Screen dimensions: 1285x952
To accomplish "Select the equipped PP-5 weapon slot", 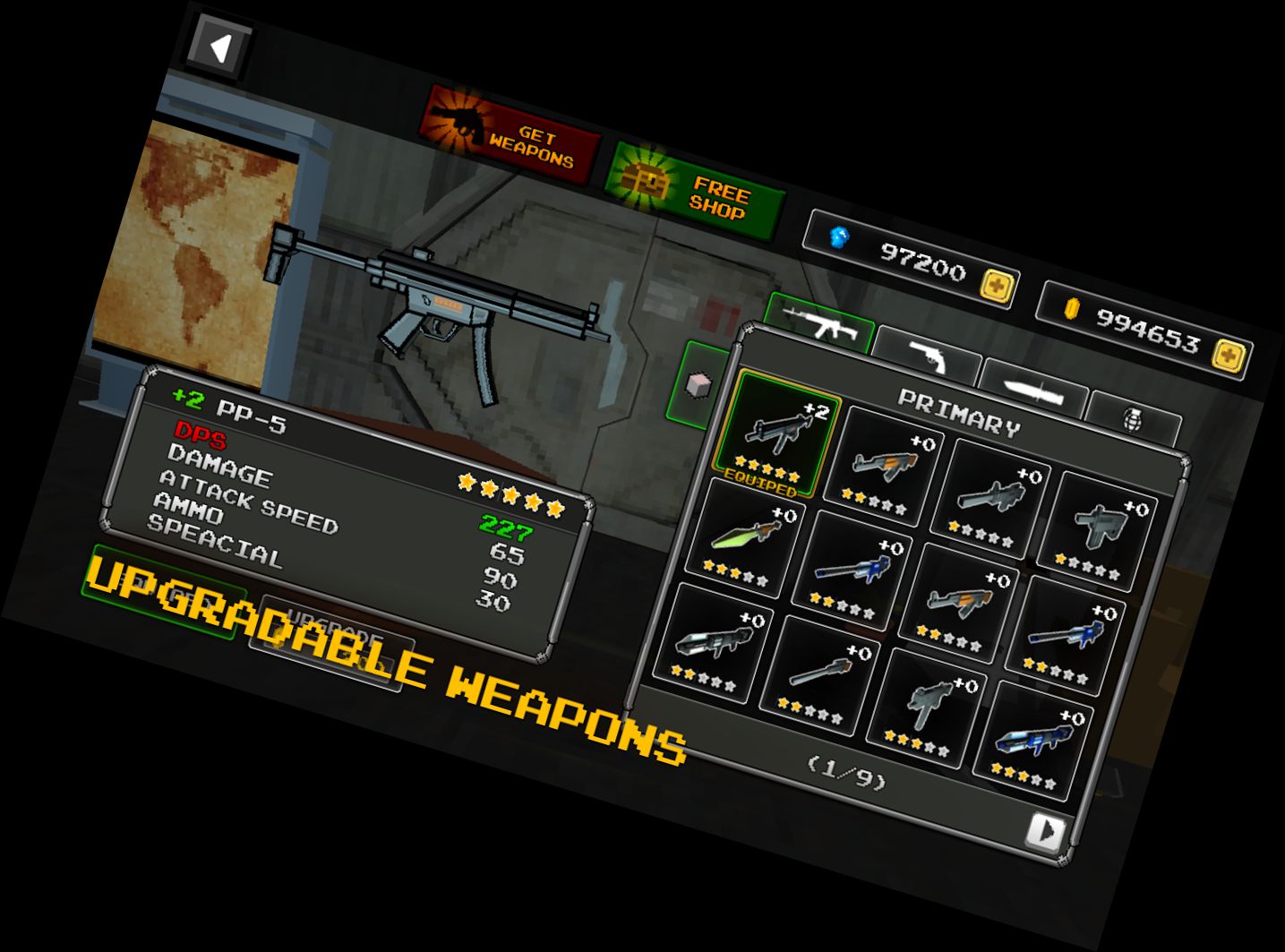I will [775, 436].
